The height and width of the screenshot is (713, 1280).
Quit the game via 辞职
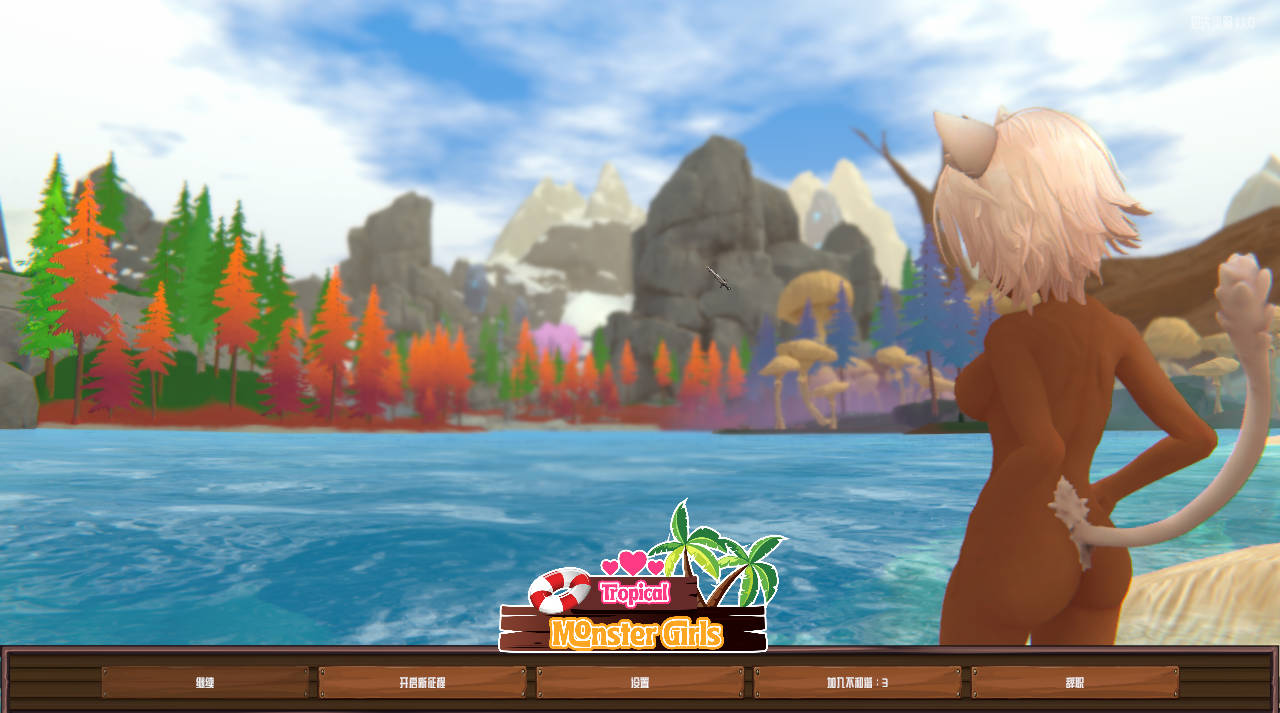tap(1075, 683)
